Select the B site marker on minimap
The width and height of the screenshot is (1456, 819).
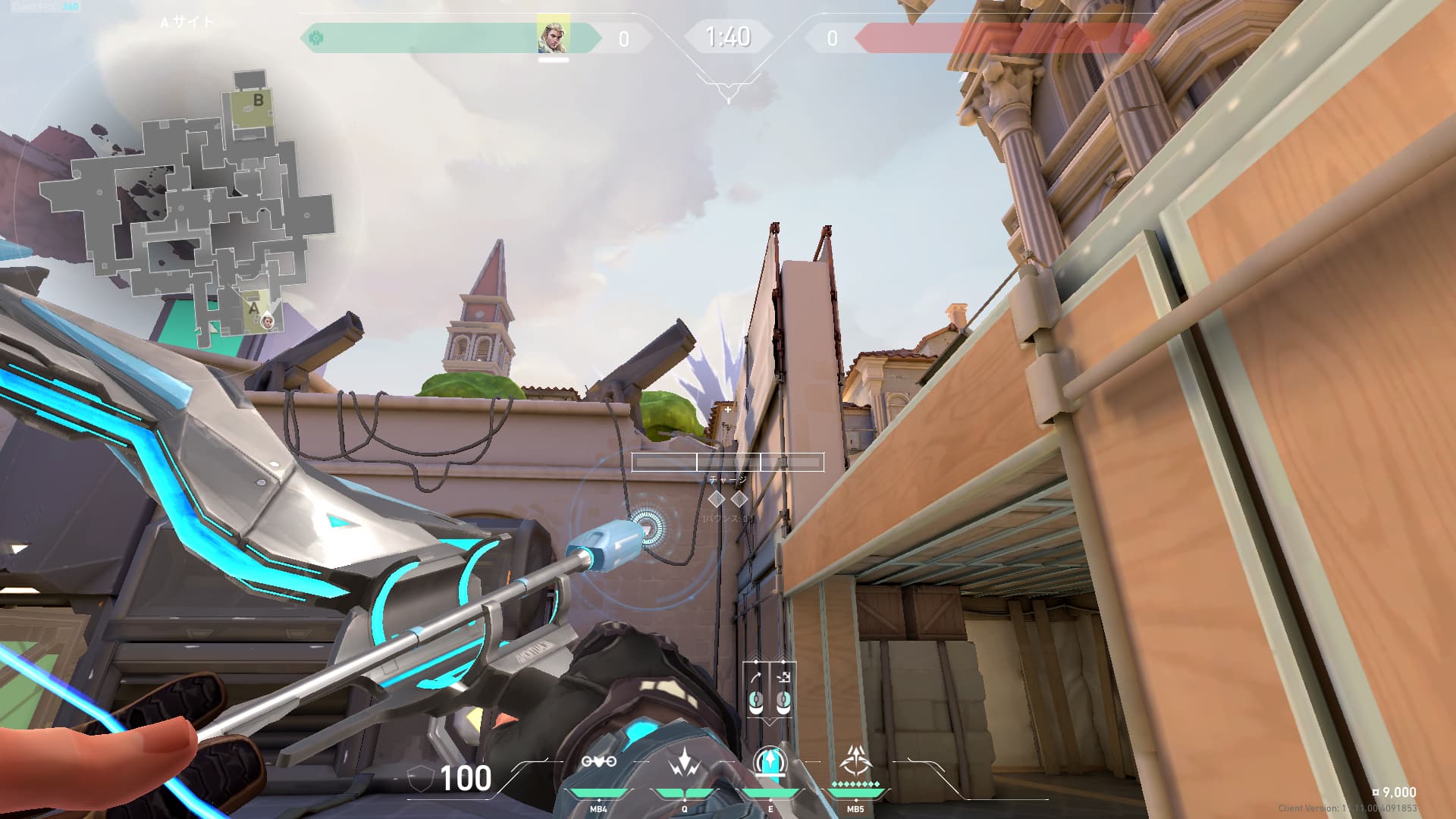click(258, 100)
